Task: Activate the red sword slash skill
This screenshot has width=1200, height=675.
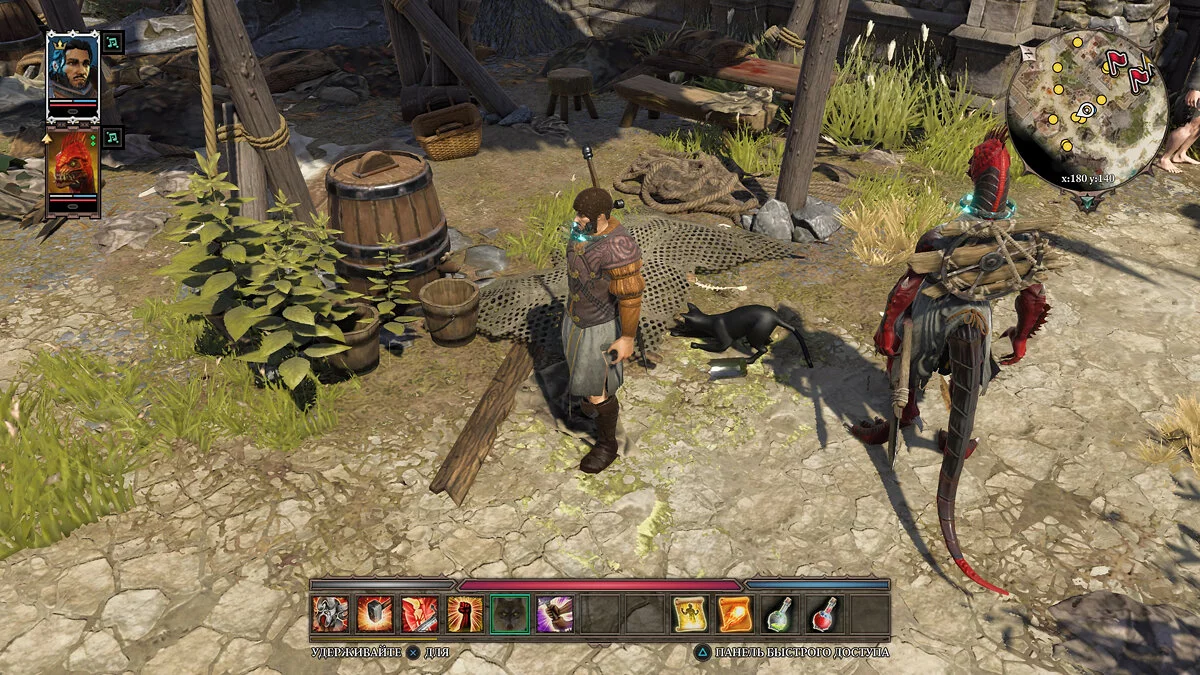Action: pos(420,614)
